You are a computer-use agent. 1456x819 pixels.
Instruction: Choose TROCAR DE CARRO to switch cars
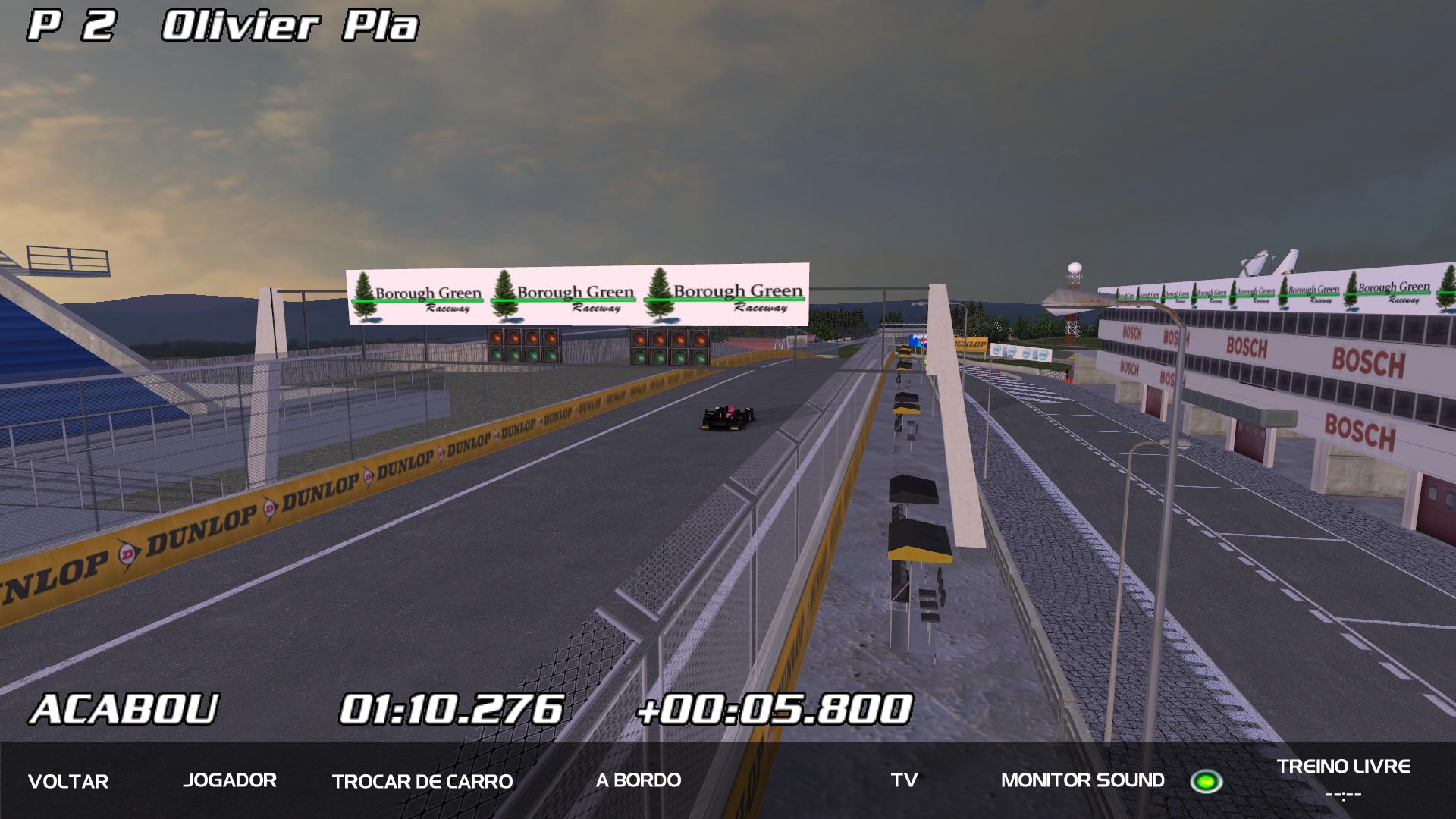click(422, 781)
